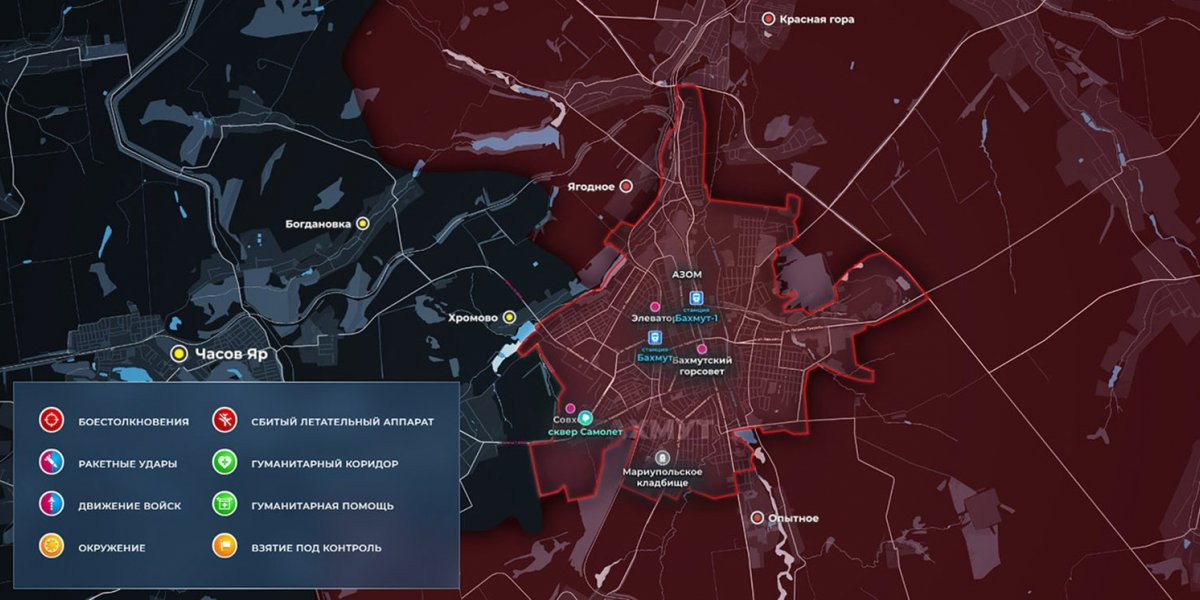The height and width of the screenshot is (600, 1200).
Task: Select the Ягодное red map marker
Action: pos(626,186)
